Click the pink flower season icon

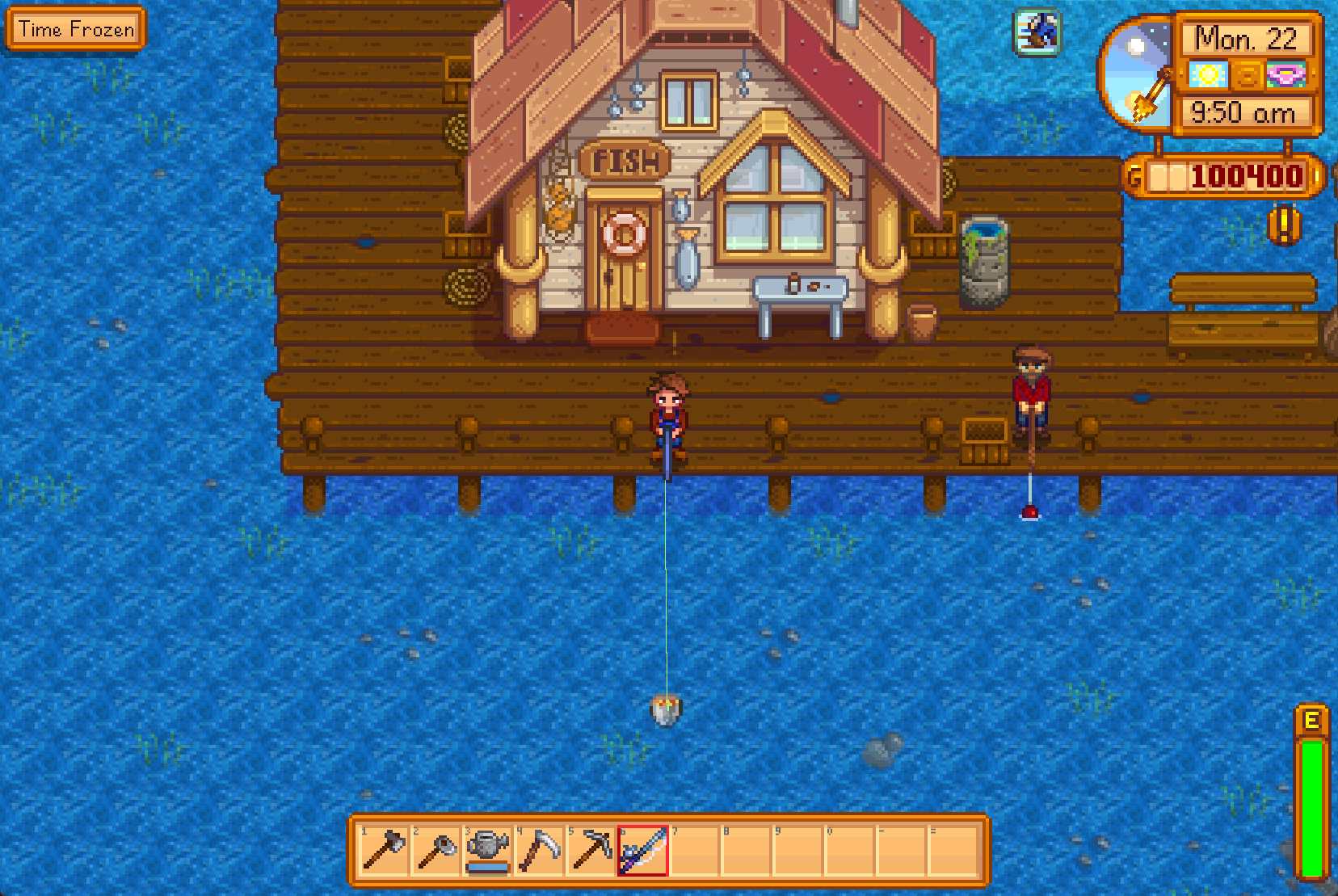point(1286,75)
